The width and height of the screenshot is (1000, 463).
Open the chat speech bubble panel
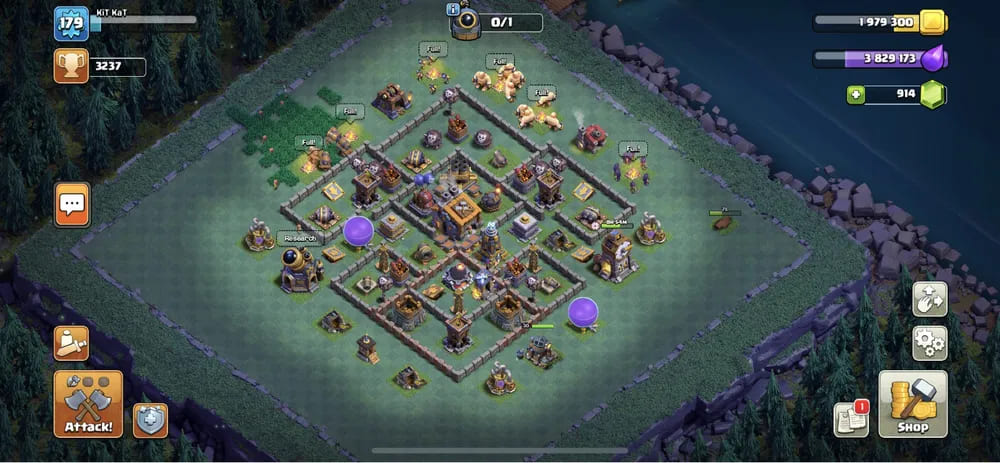pos(72,204)
